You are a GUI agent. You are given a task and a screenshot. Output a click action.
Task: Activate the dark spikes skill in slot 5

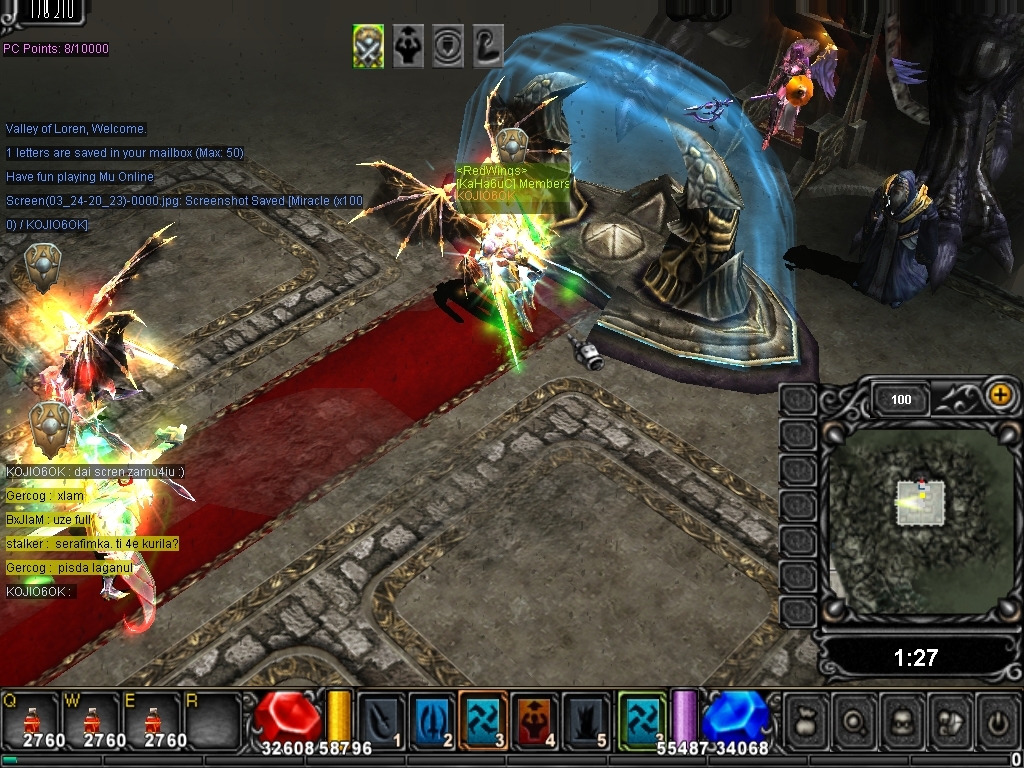point(587,720)
